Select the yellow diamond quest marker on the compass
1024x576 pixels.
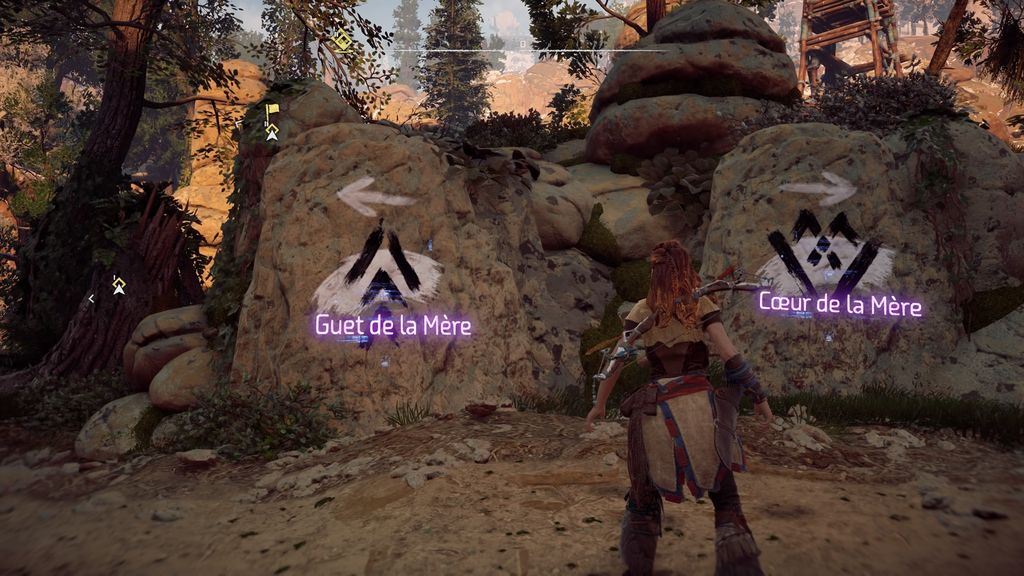pos(342,40)
